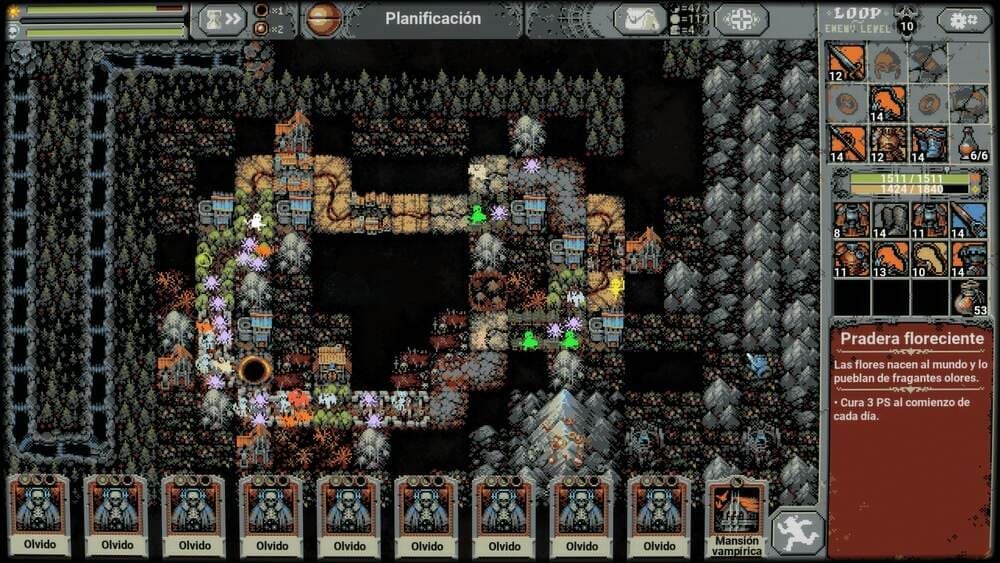Image resolution: width=1000 pixels, height=563 pixels.
Task: Click the boss orb icon
Action: pos(323,19)
